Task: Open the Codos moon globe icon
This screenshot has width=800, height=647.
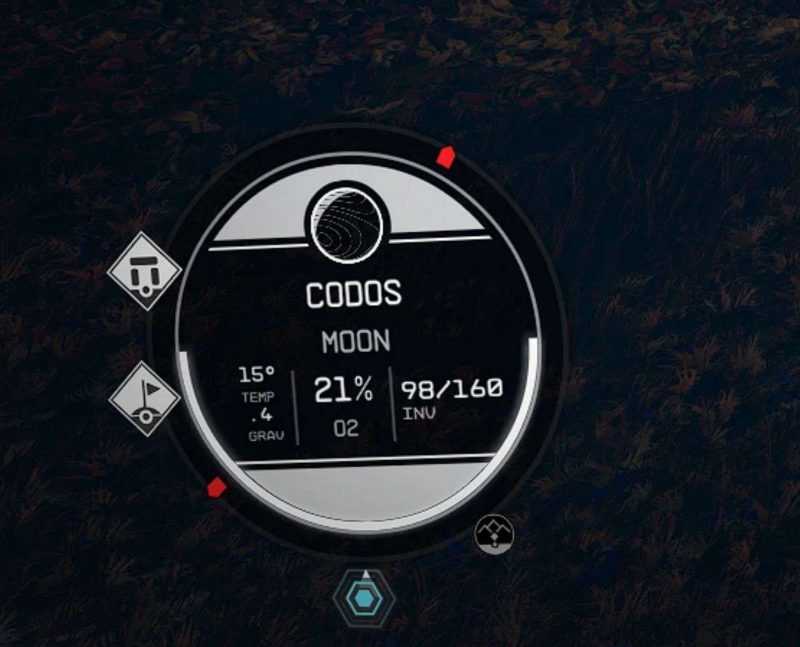Action: point(346,222)
